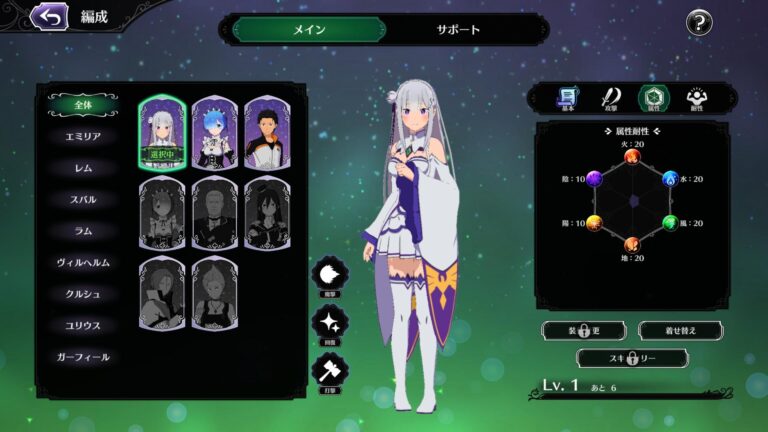This screenshot has height=432, width=768.
Task: Choose the 全体 filter in the character list
Action: click(83, 104)
